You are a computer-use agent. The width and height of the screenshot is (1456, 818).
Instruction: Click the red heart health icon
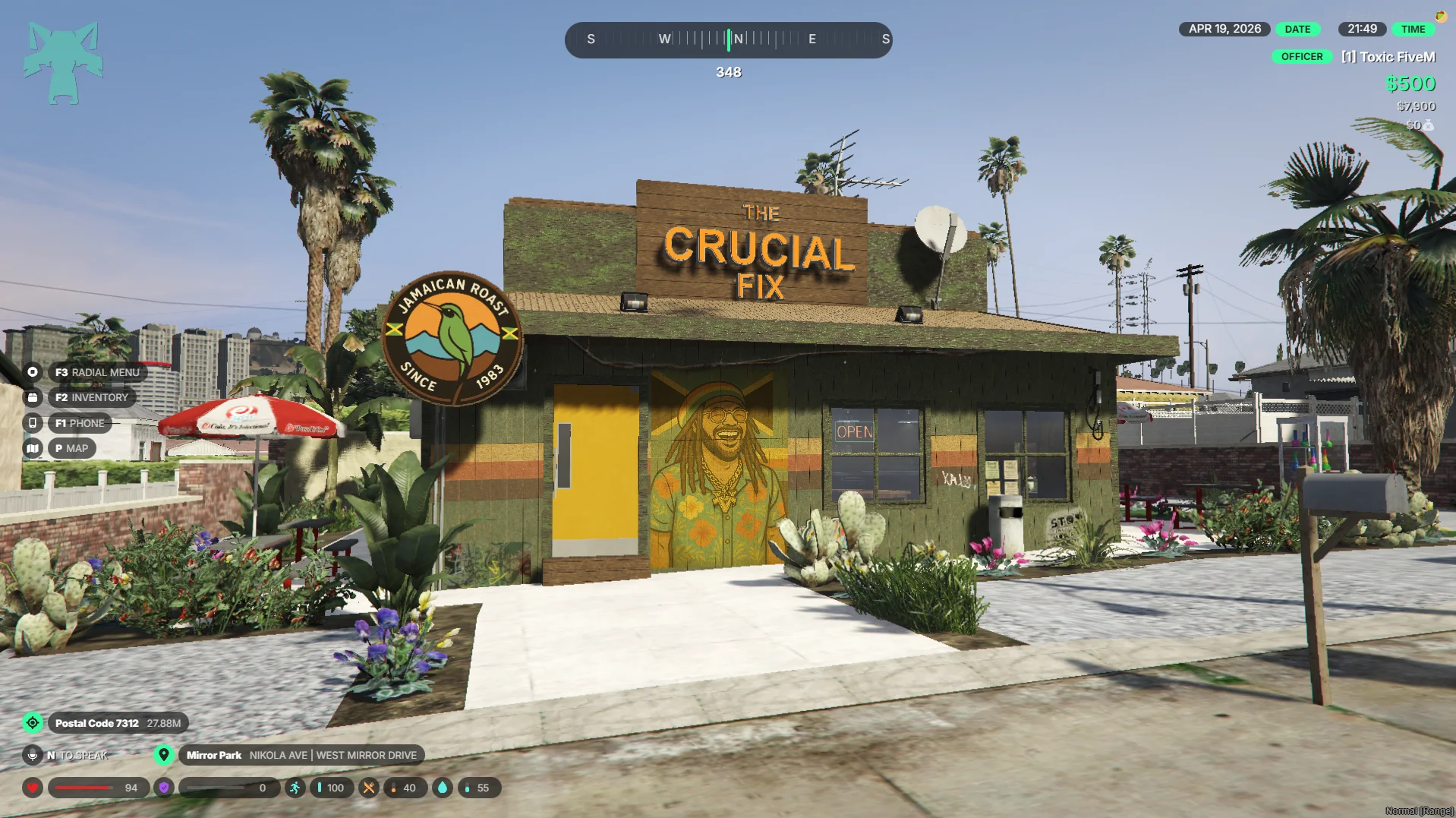point(33,788)
